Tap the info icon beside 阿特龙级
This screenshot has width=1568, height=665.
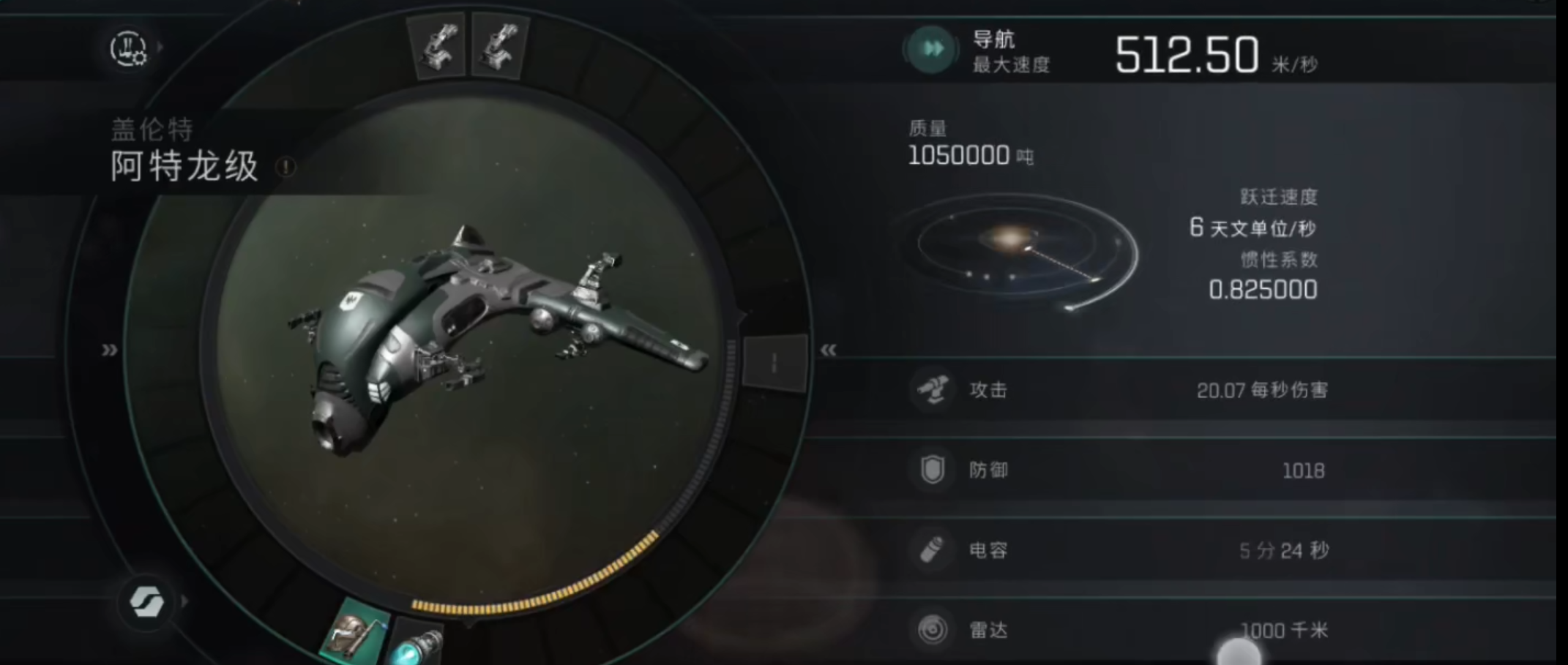click(286, 168)
